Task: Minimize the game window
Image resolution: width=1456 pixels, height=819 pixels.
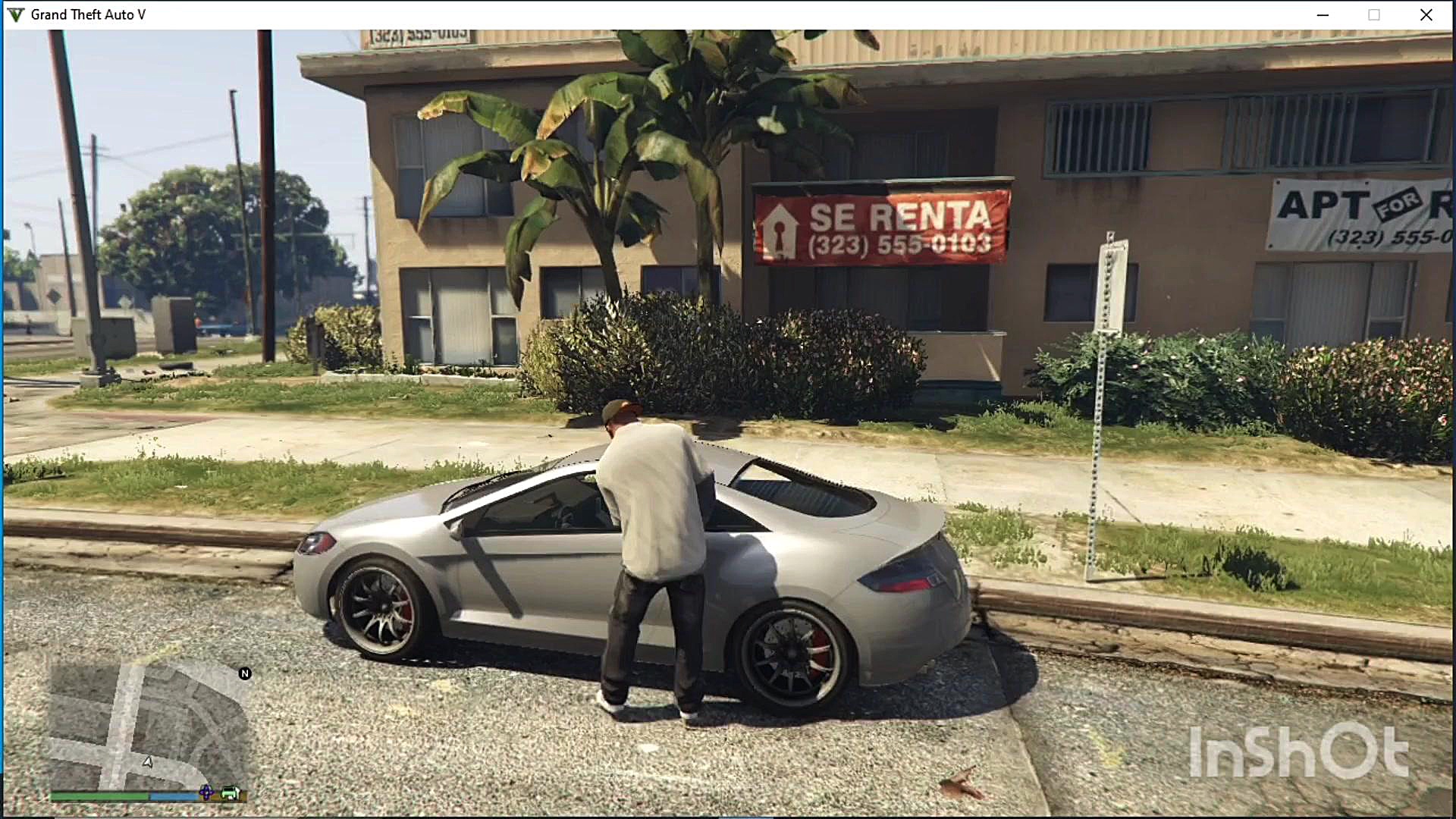Action: pyautogui.click(x=1323, y=15)
